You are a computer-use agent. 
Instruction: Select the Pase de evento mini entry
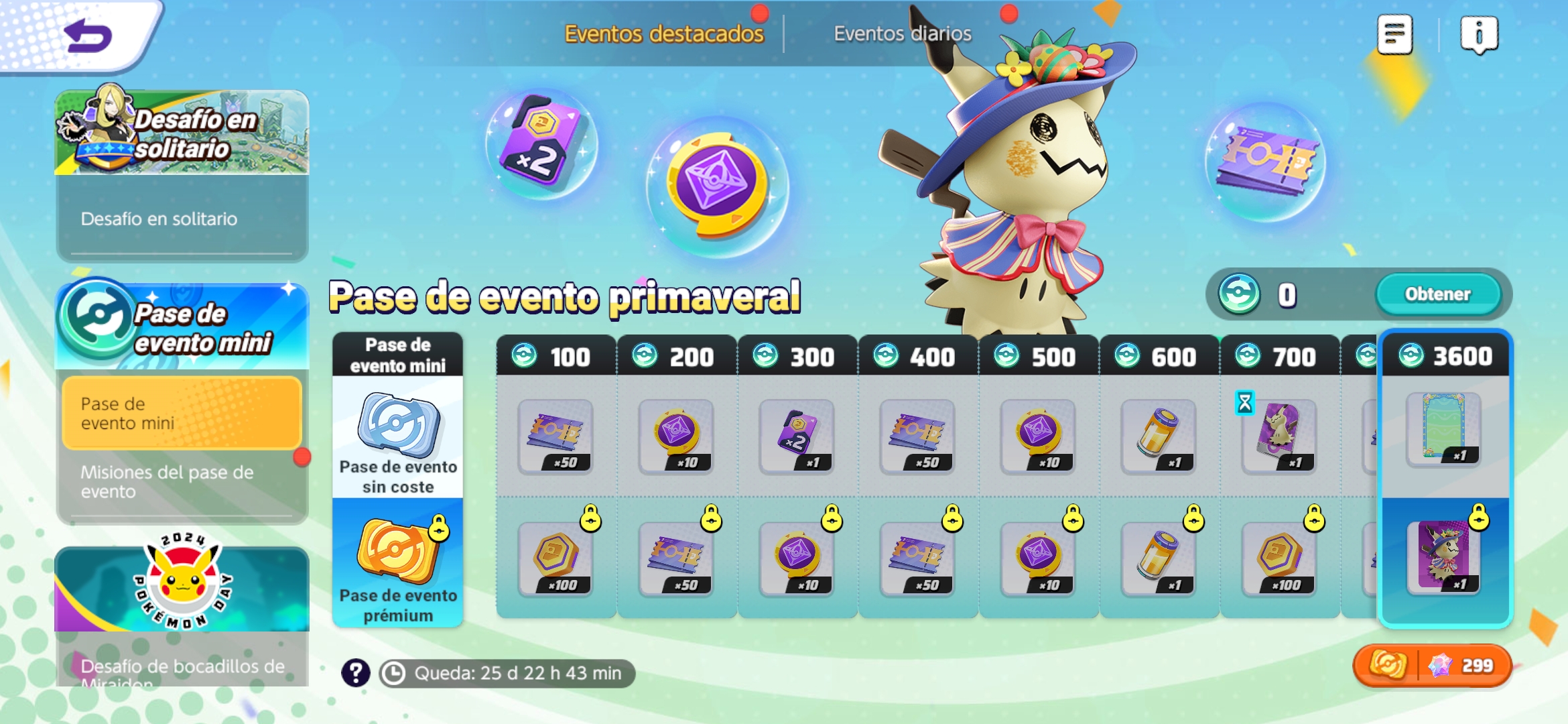click(x=181, y=413)
